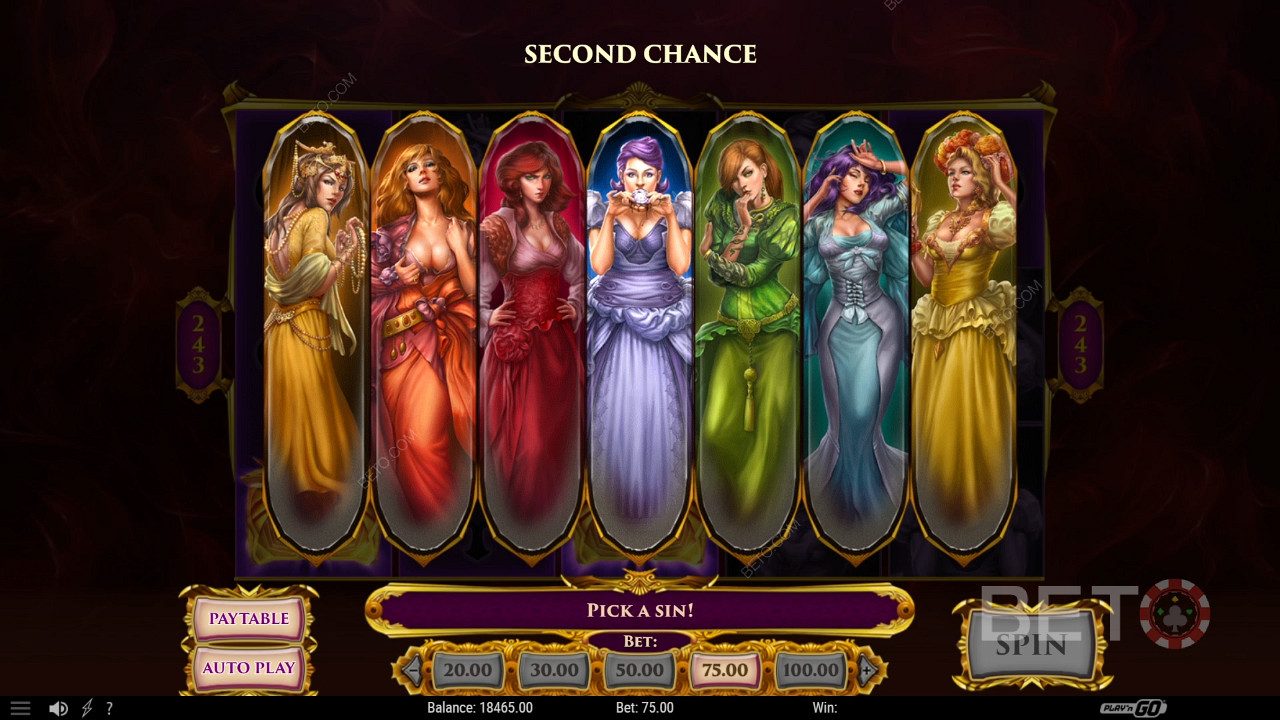Screen dimensions: 1280x720
Task: Choose the green-dressed sin panel
Action: [x=747, y=330]
